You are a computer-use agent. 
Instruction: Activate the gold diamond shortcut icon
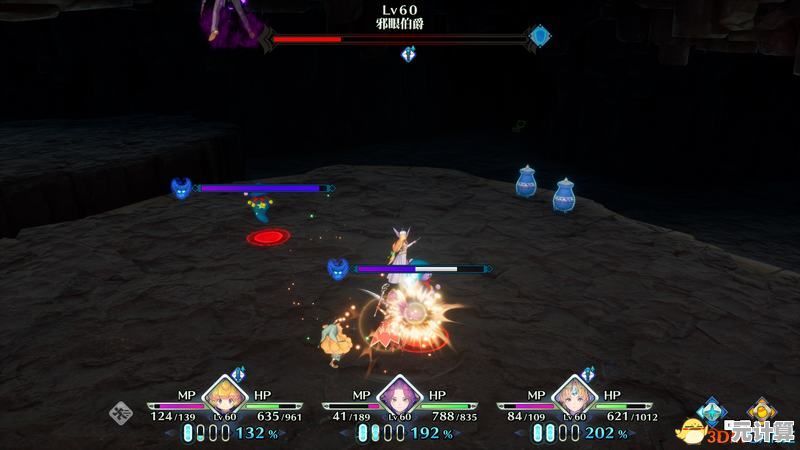click(x=761, y=410)
